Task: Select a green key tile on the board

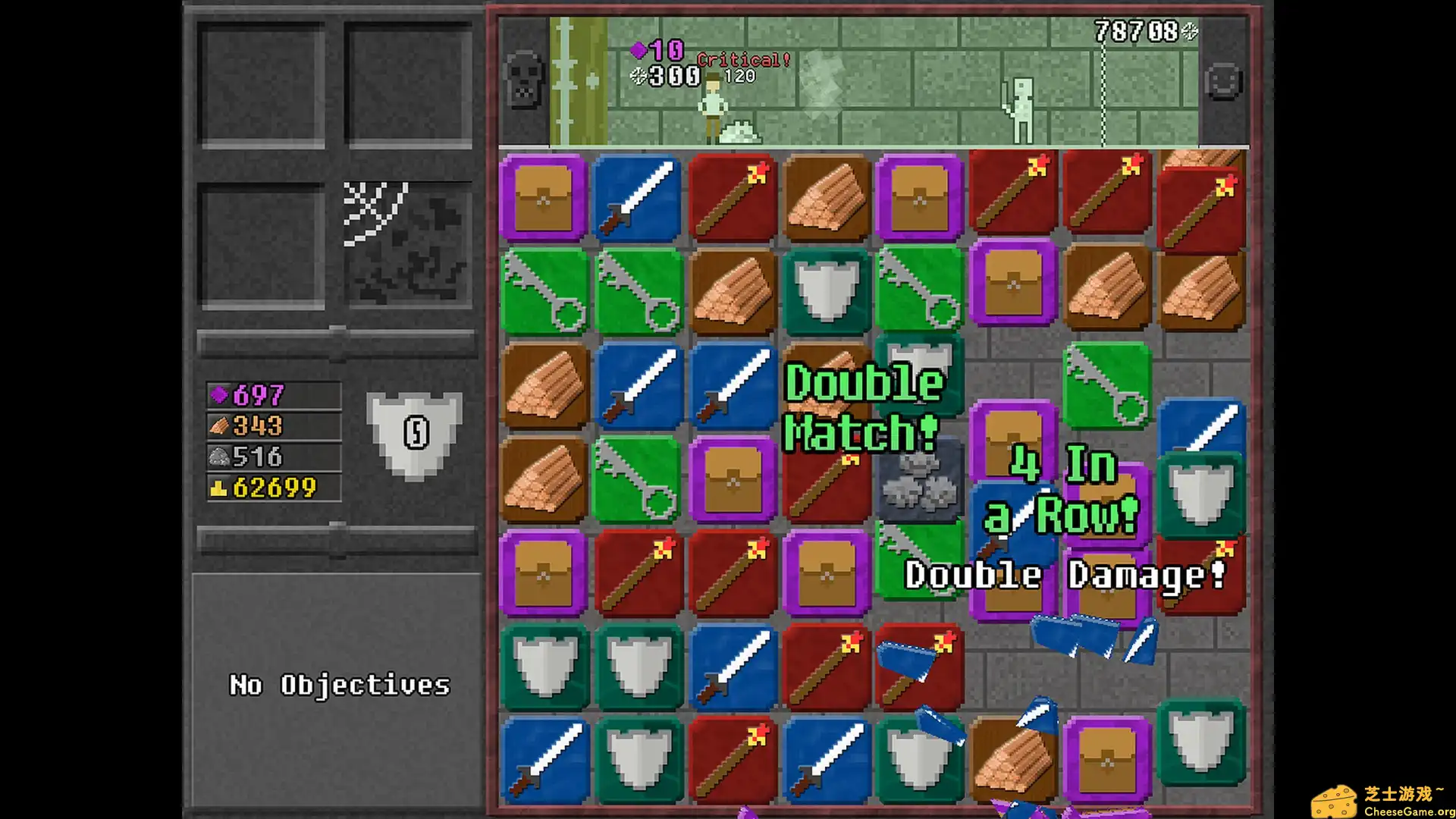Action: pos(543,290)
